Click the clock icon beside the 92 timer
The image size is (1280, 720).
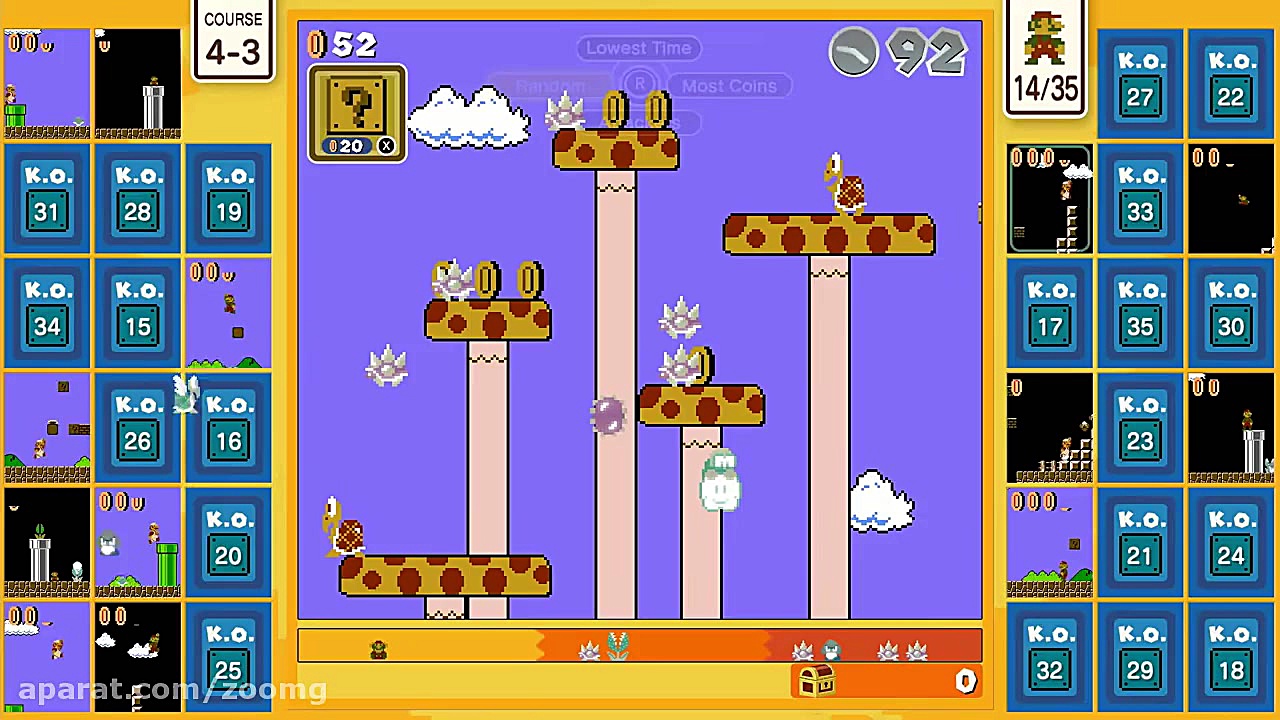tap(853, 52)
